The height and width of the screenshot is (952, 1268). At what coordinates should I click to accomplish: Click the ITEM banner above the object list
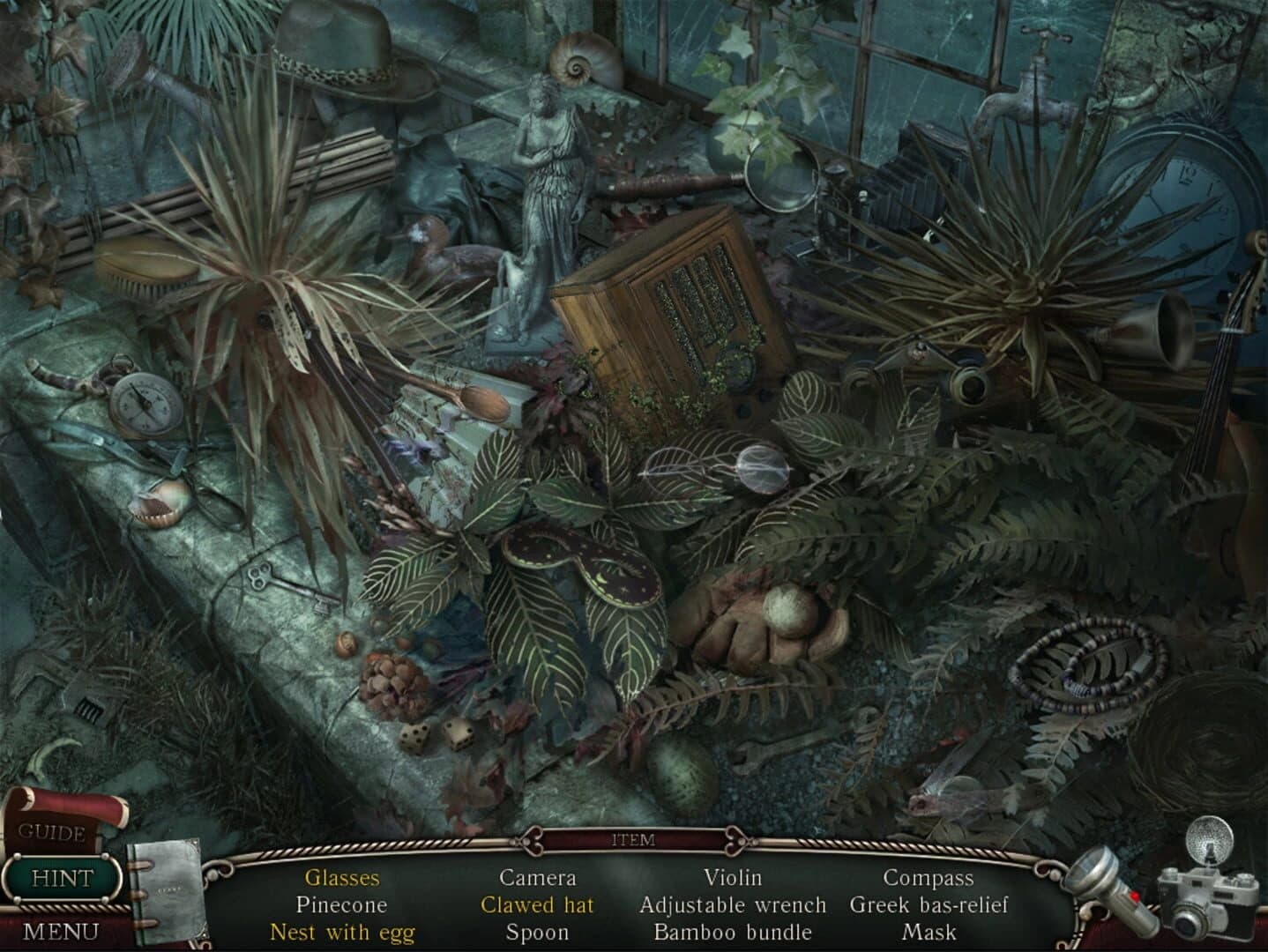click(x=633, y=839)
